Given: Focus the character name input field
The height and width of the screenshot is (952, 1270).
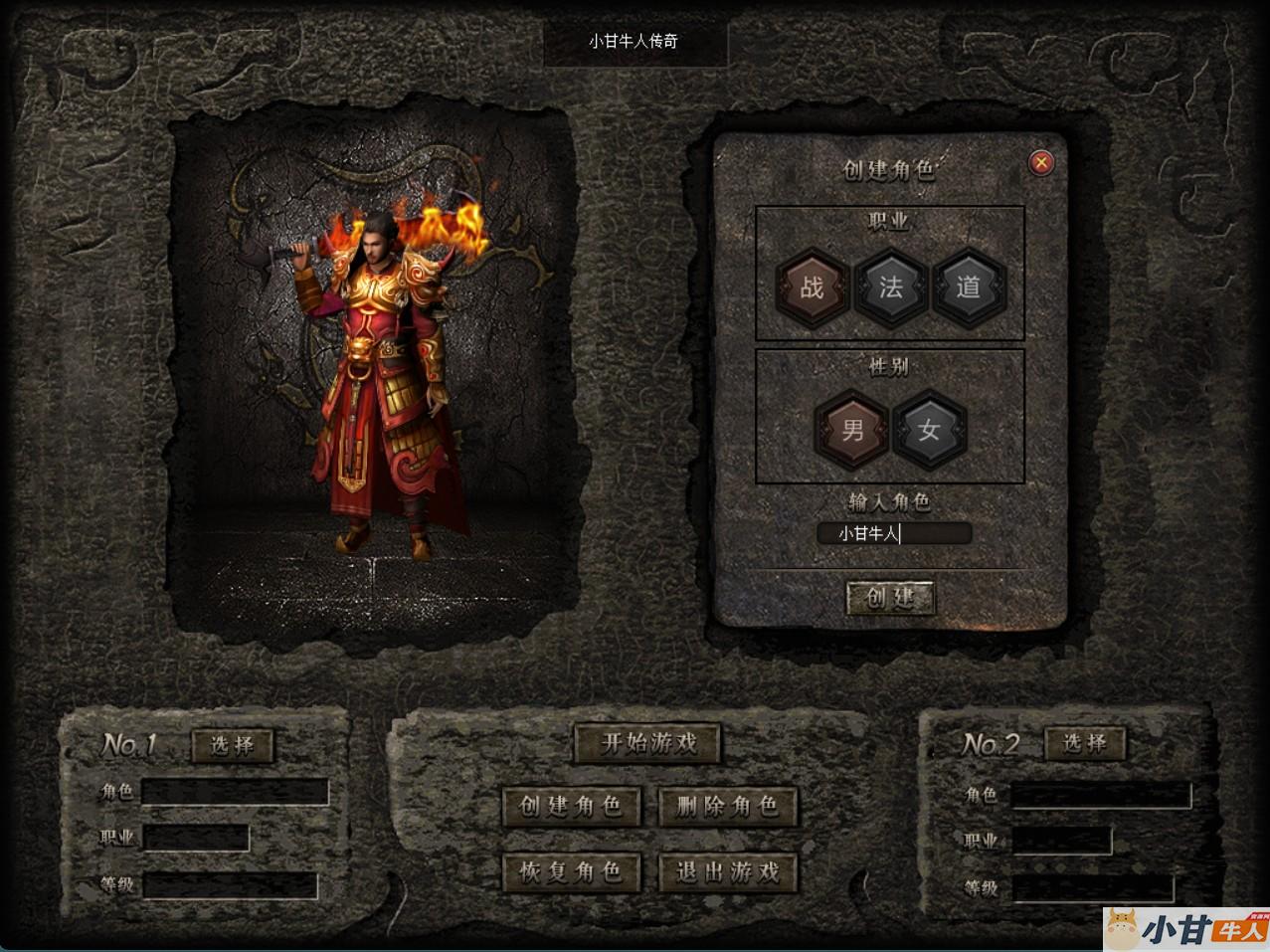Looking at the screenshot, I should pos(893,534).
